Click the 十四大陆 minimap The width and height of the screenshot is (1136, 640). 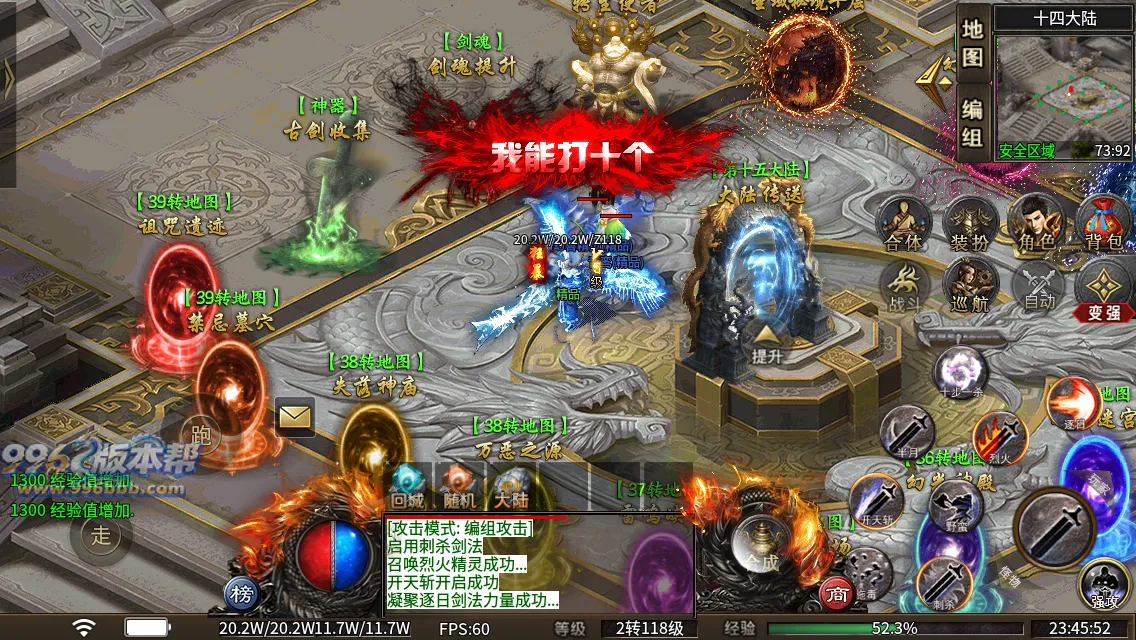pyautogui.click(x=1064, y=95)
